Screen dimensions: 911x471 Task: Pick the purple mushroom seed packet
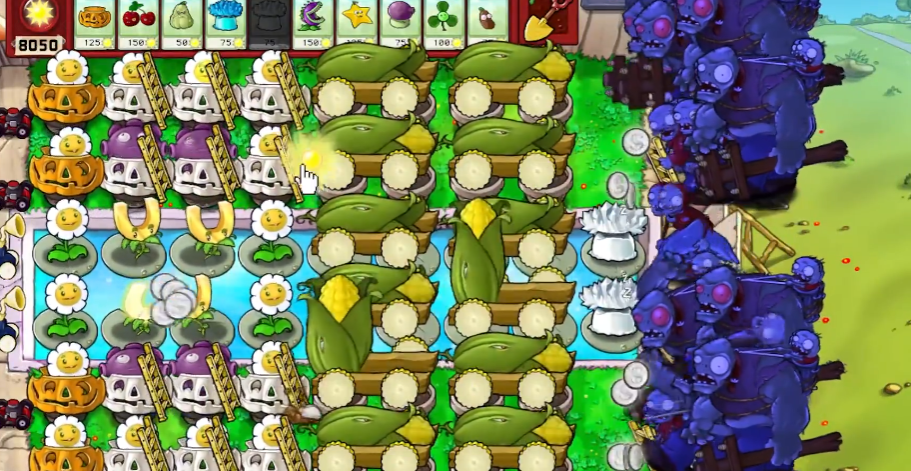click(x=400, y=22)
